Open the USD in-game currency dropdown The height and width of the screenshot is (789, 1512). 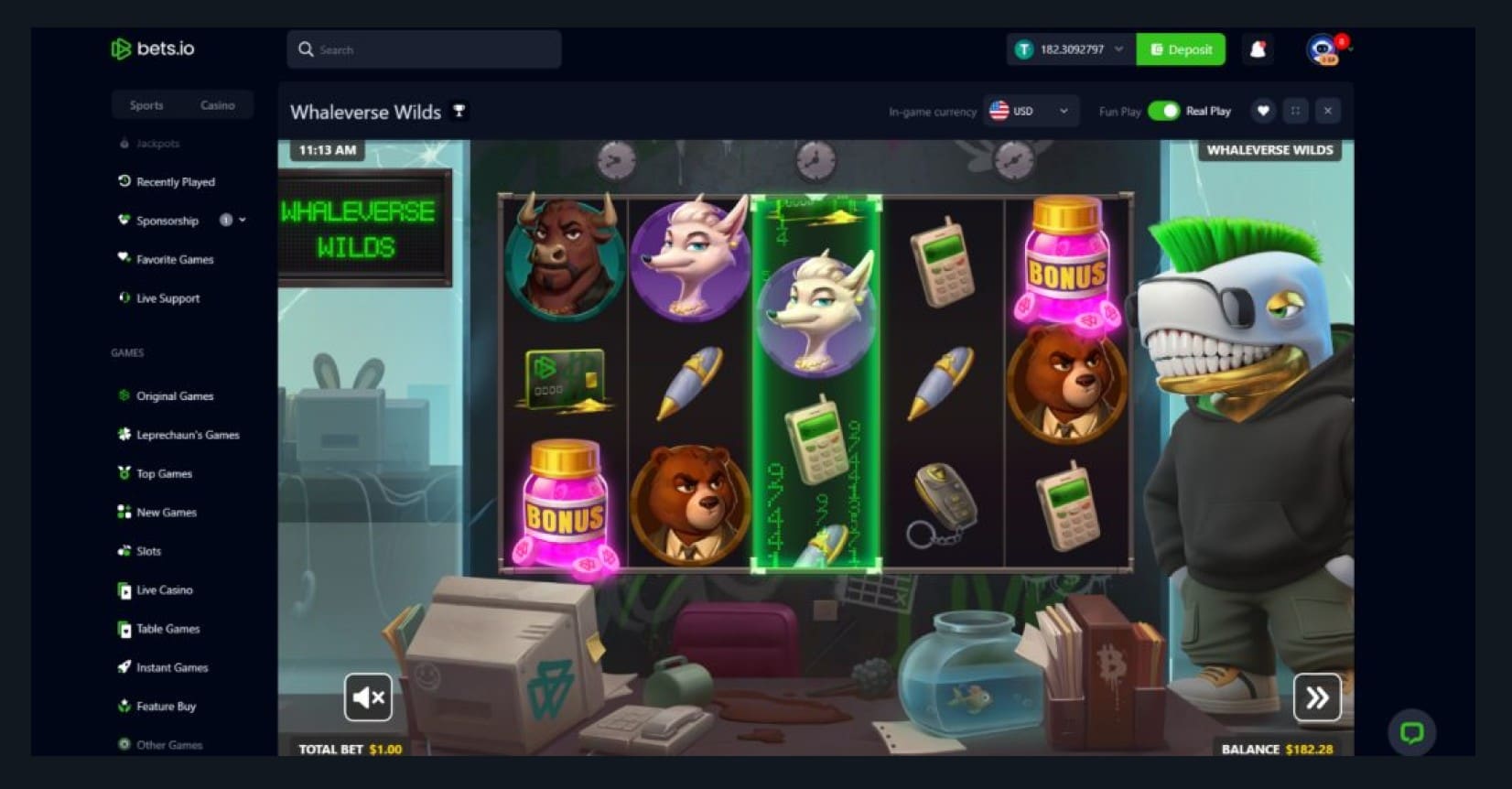point(1031,111)
